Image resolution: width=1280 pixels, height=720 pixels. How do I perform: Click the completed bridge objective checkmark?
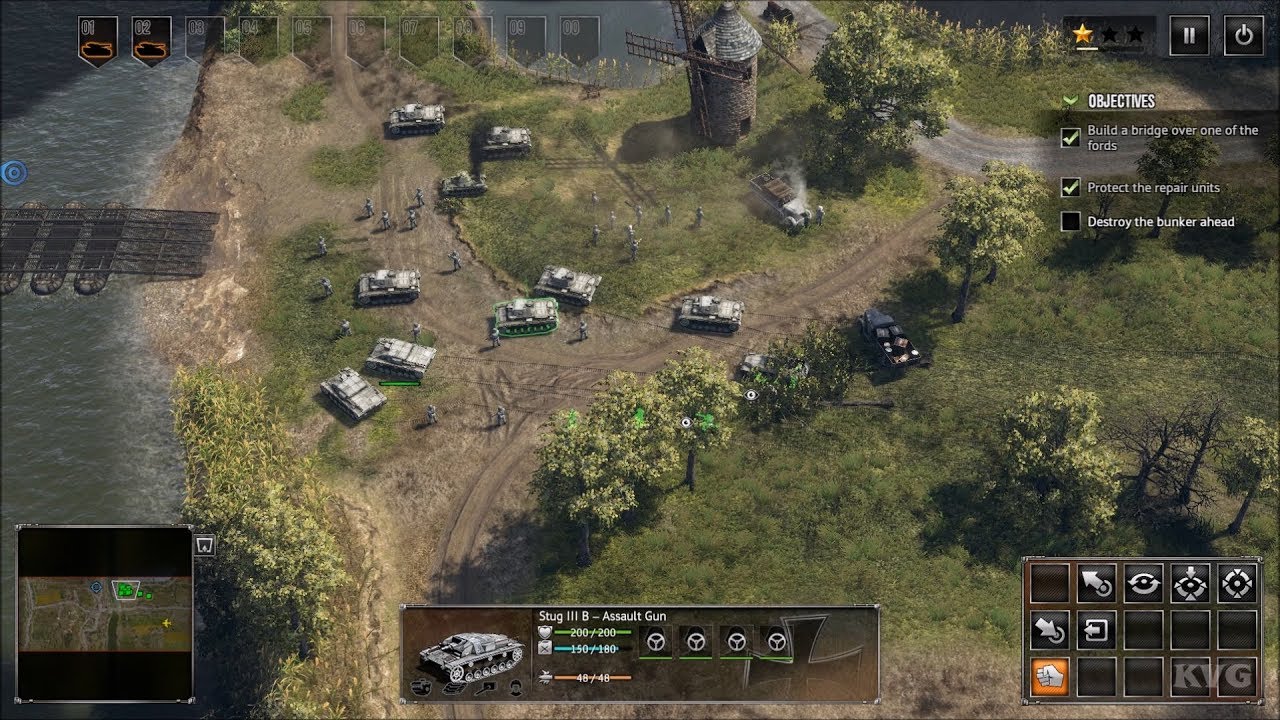point(1069,137)
